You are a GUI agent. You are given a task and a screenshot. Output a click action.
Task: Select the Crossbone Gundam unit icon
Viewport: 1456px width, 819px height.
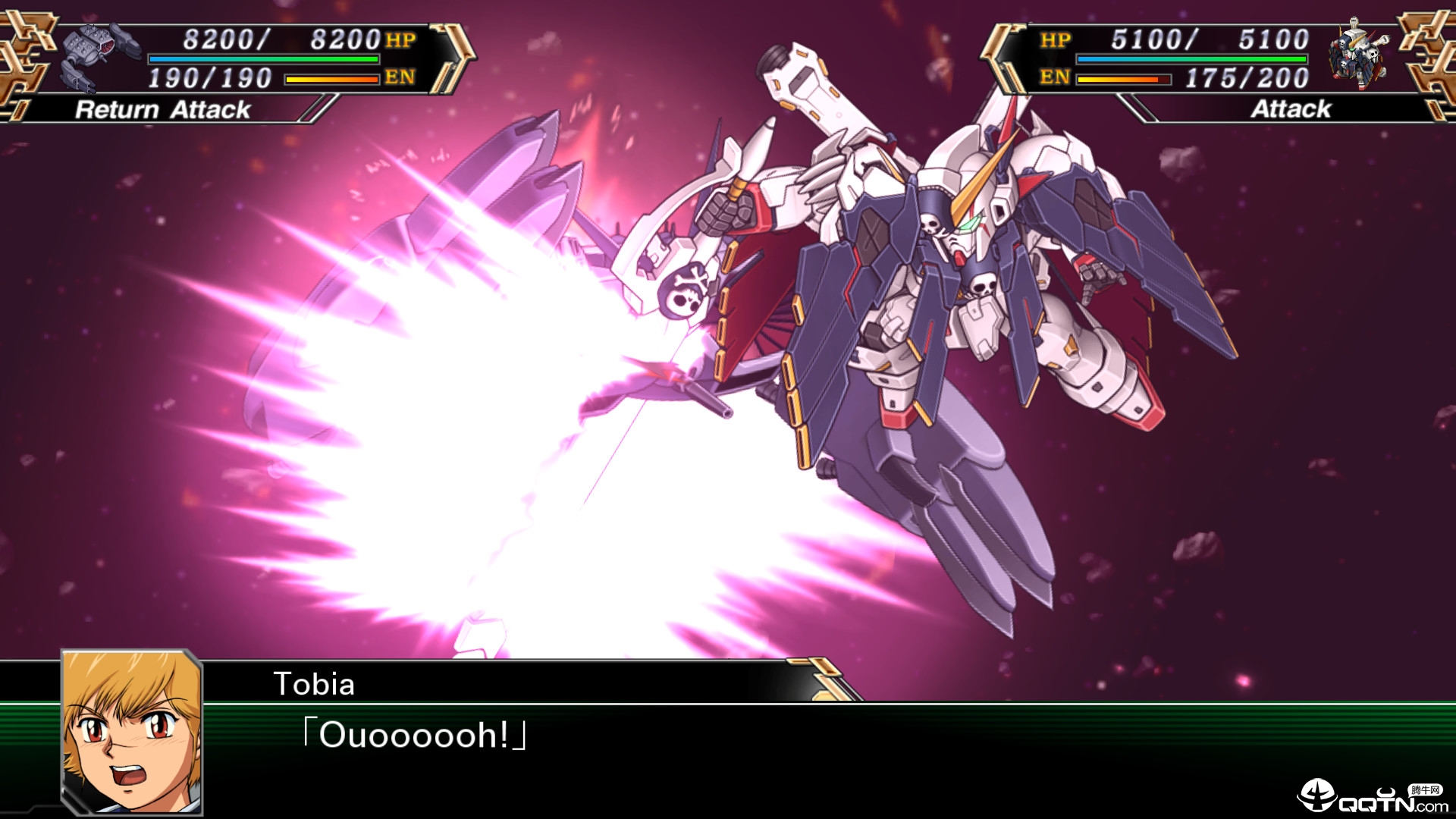(x=1360, y=54)
